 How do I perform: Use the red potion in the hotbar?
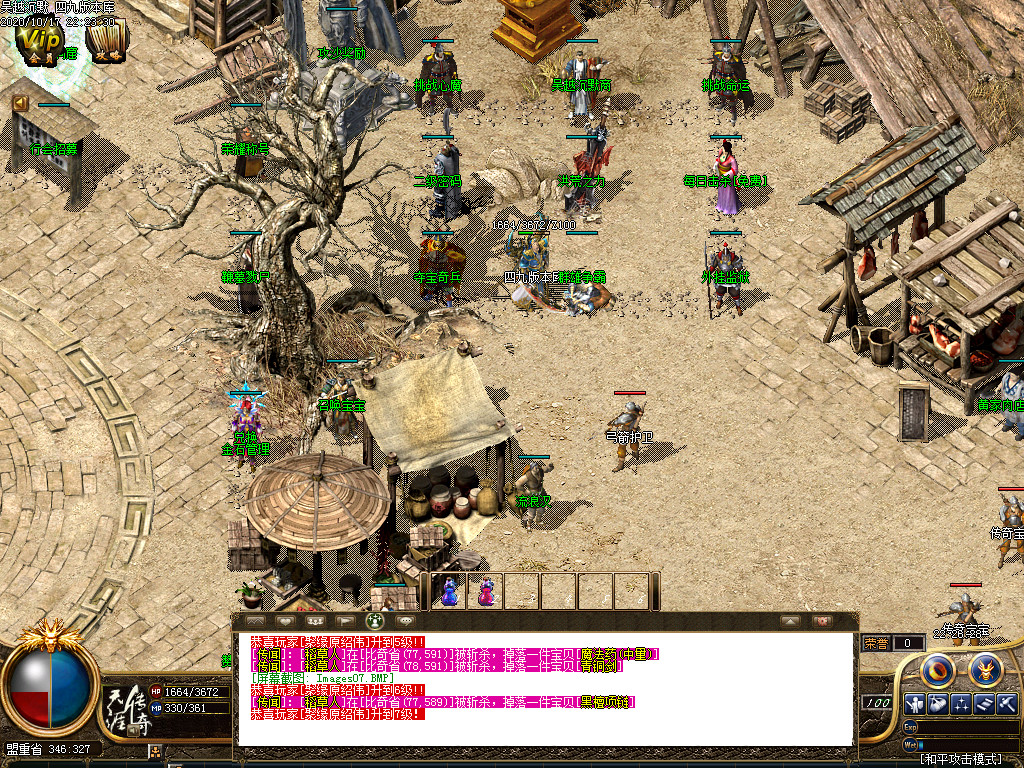(485, 591)
